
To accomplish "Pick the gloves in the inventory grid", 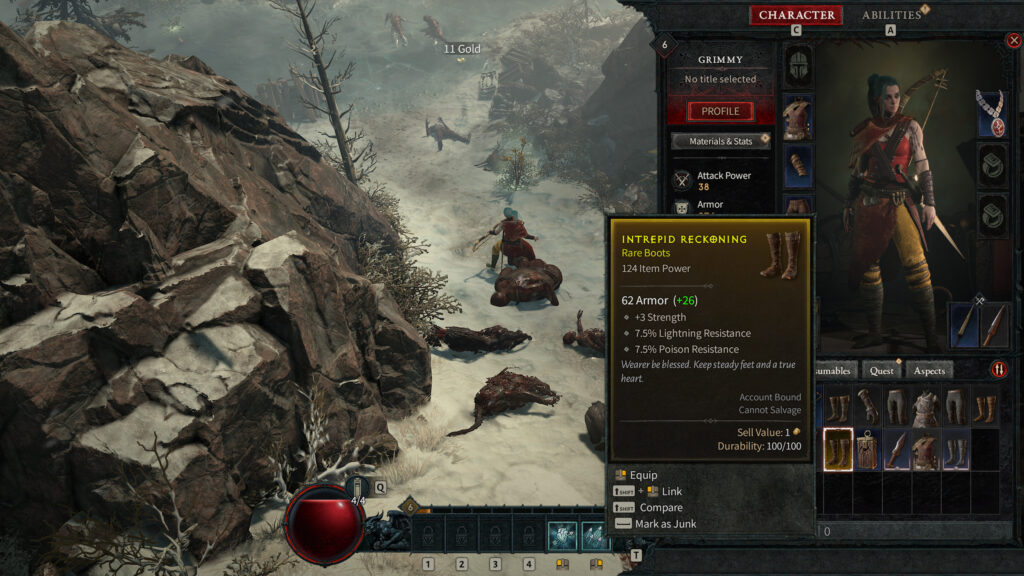I will pyautogui.click(x=867, y=407).
